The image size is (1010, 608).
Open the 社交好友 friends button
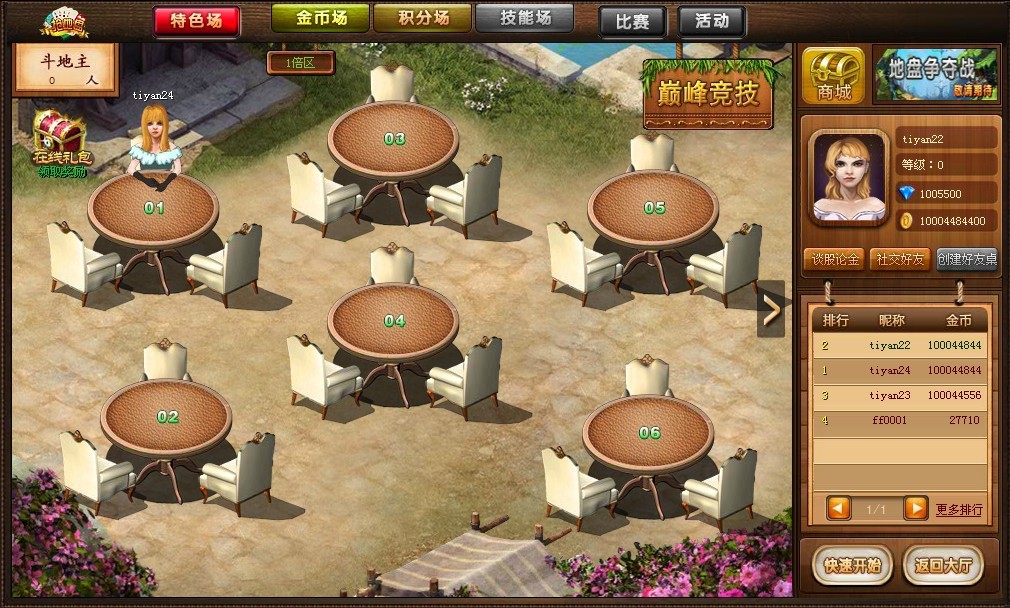tap(900, 260)
